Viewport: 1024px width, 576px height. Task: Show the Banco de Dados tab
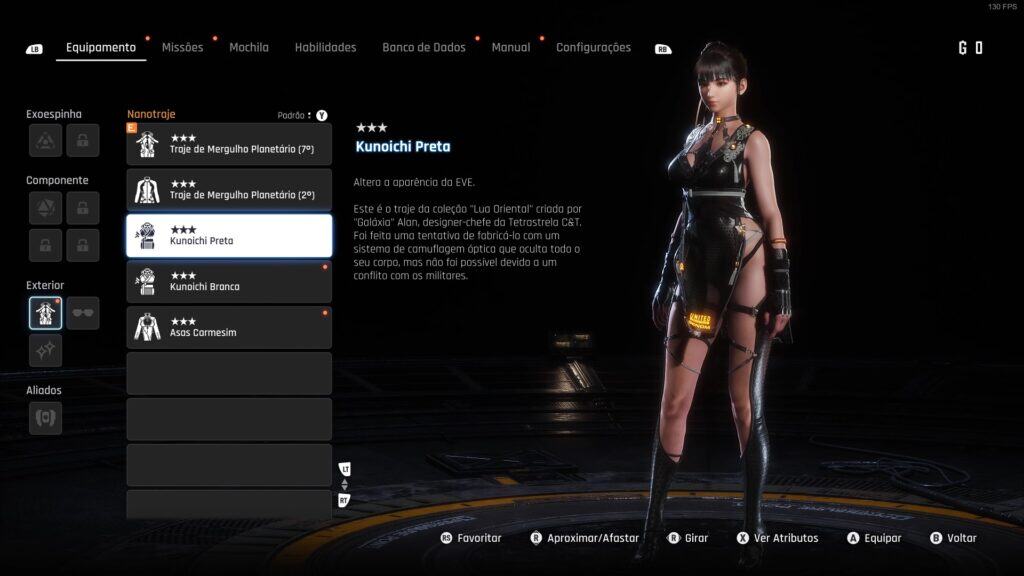[x=423, y=47]
